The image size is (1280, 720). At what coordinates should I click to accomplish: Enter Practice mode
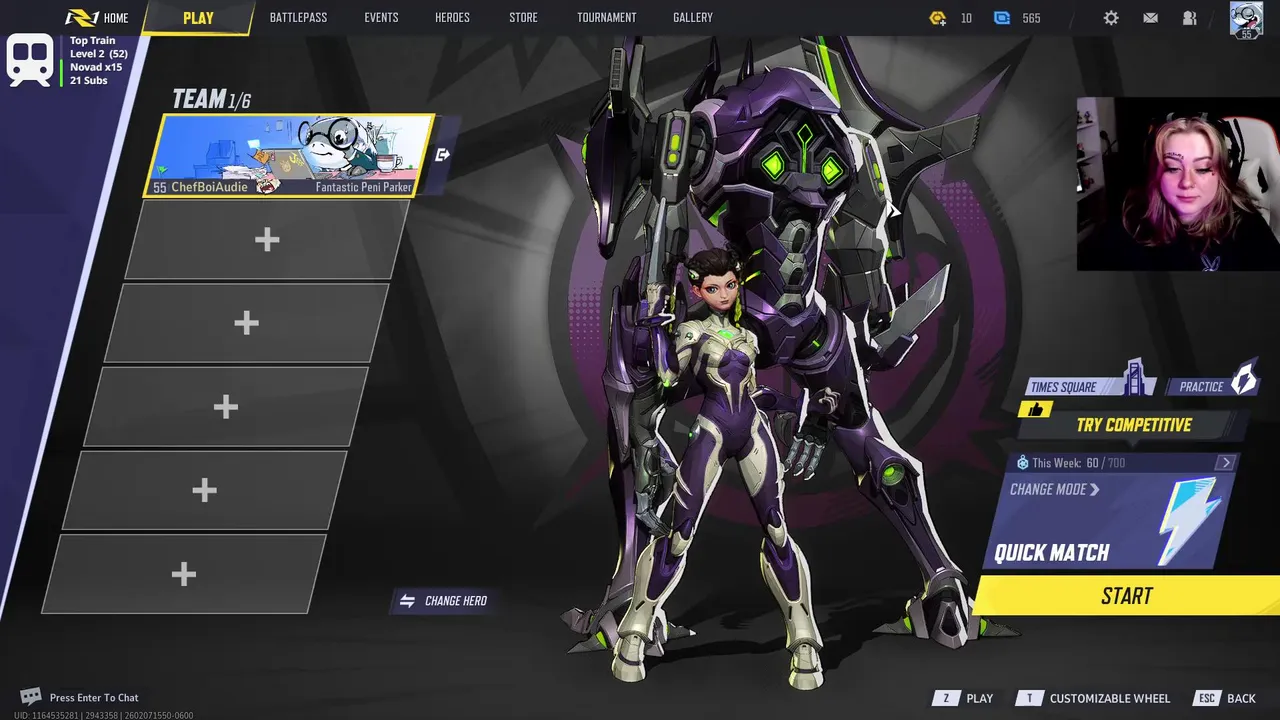(1210, 386)
